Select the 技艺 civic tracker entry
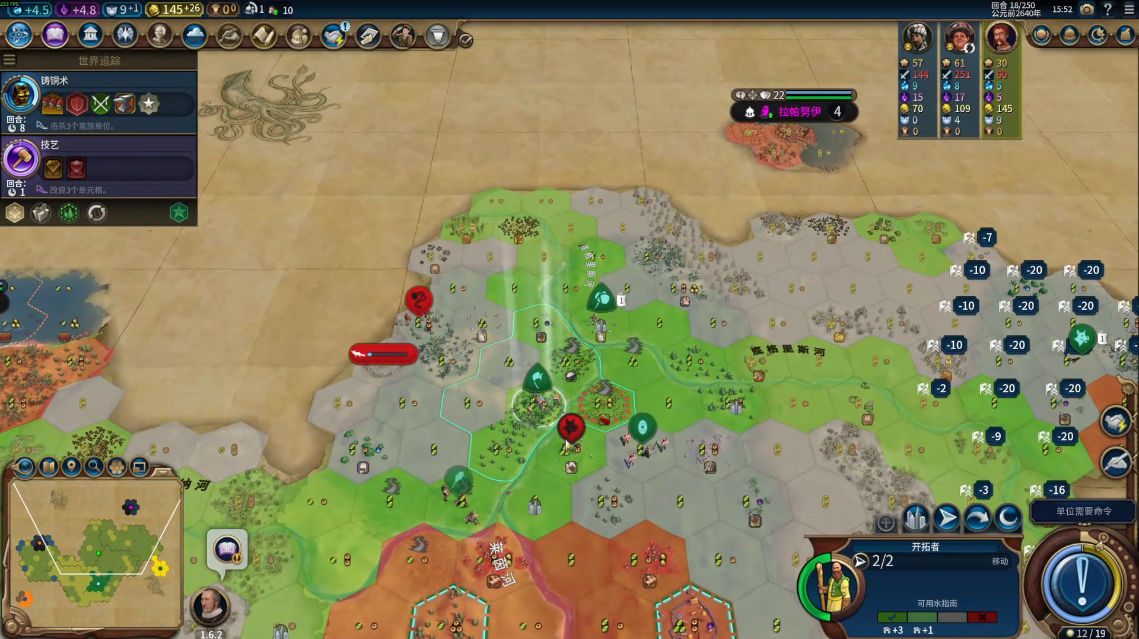Screen dimensions: 1139x639 pos(98,162)
